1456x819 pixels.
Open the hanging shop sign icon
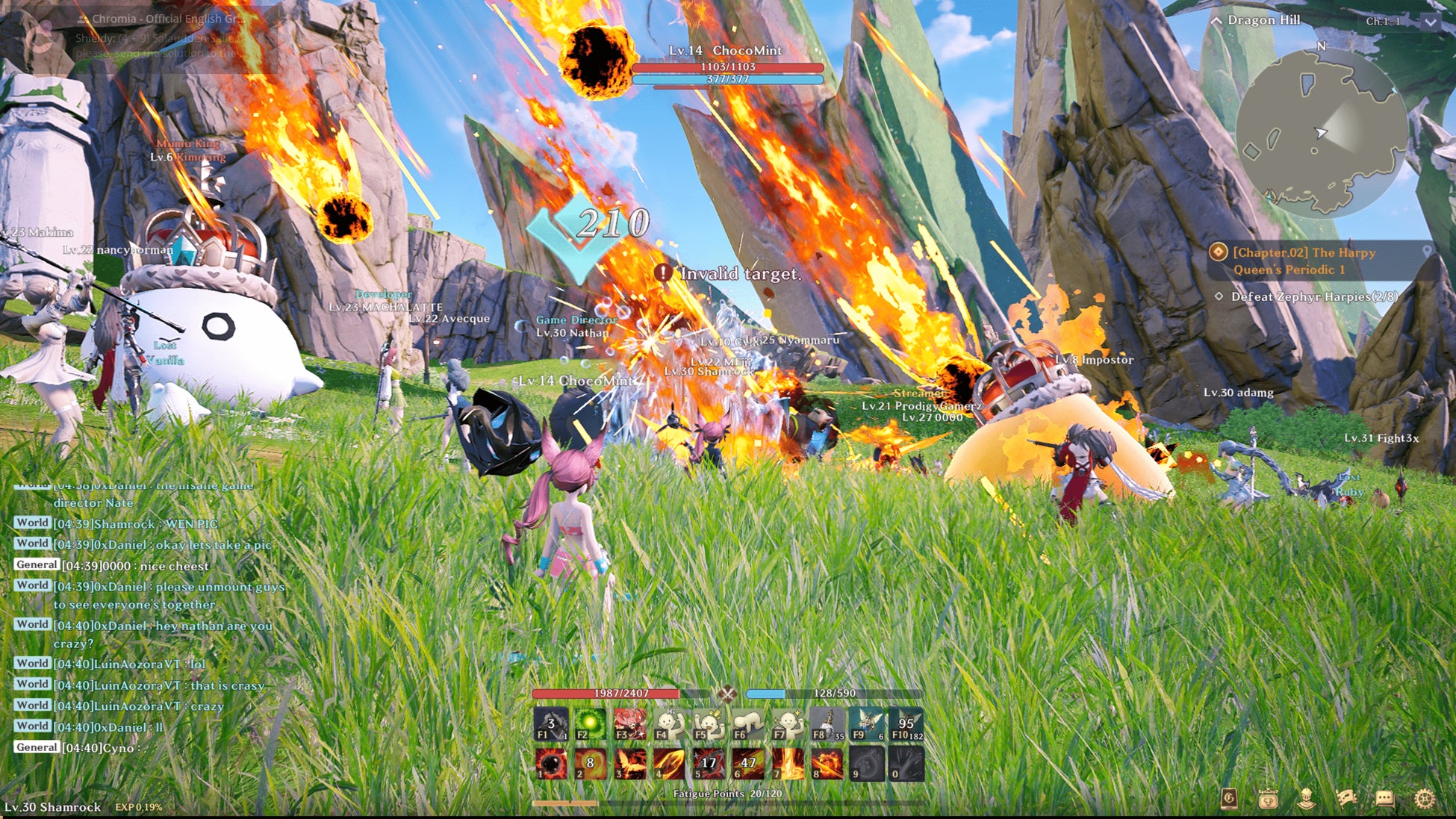[x=1267, y=799]
